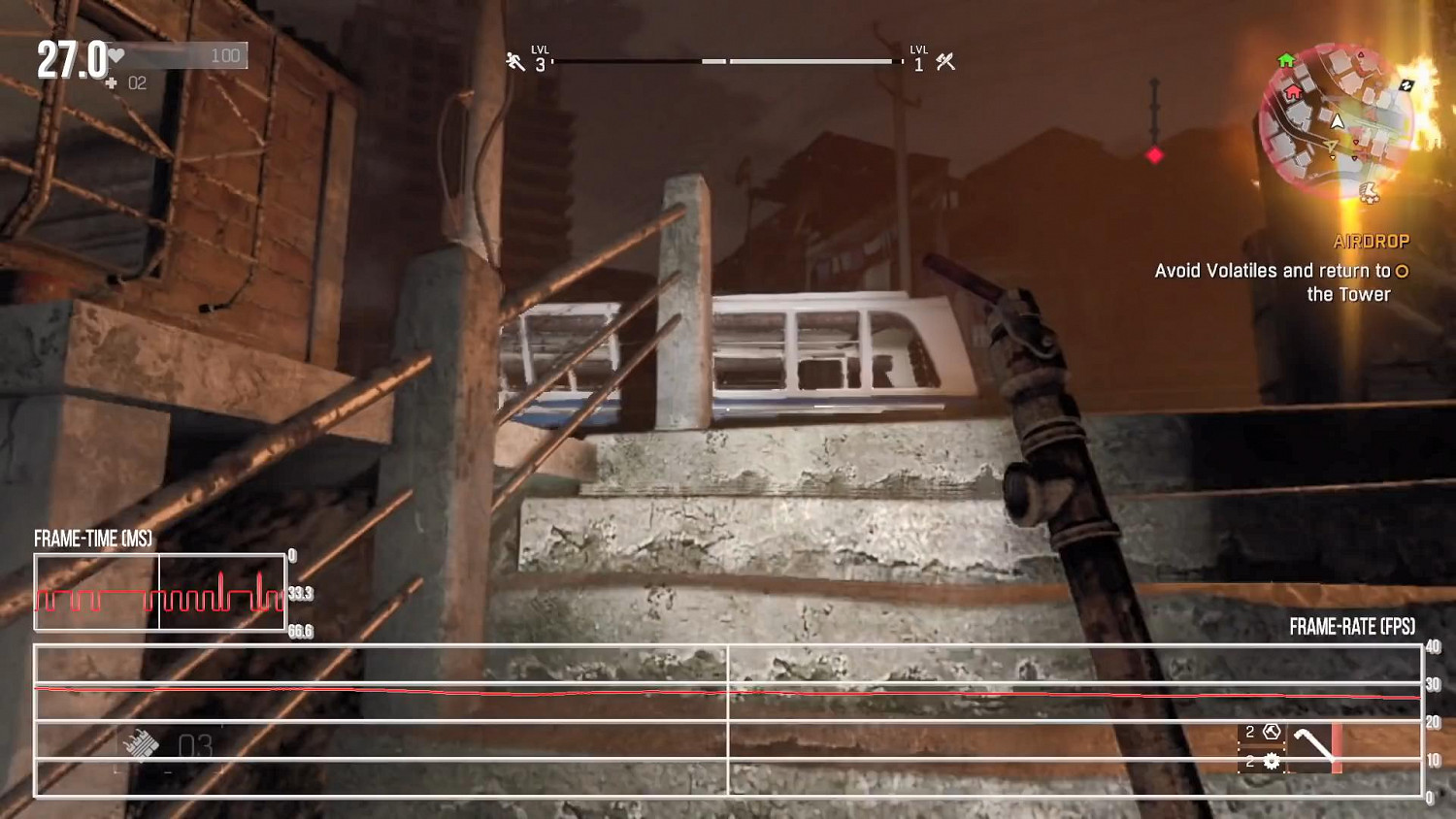Click the green home safe-zone icon on minimap
1456x819 pixels.
point(1286,60)
